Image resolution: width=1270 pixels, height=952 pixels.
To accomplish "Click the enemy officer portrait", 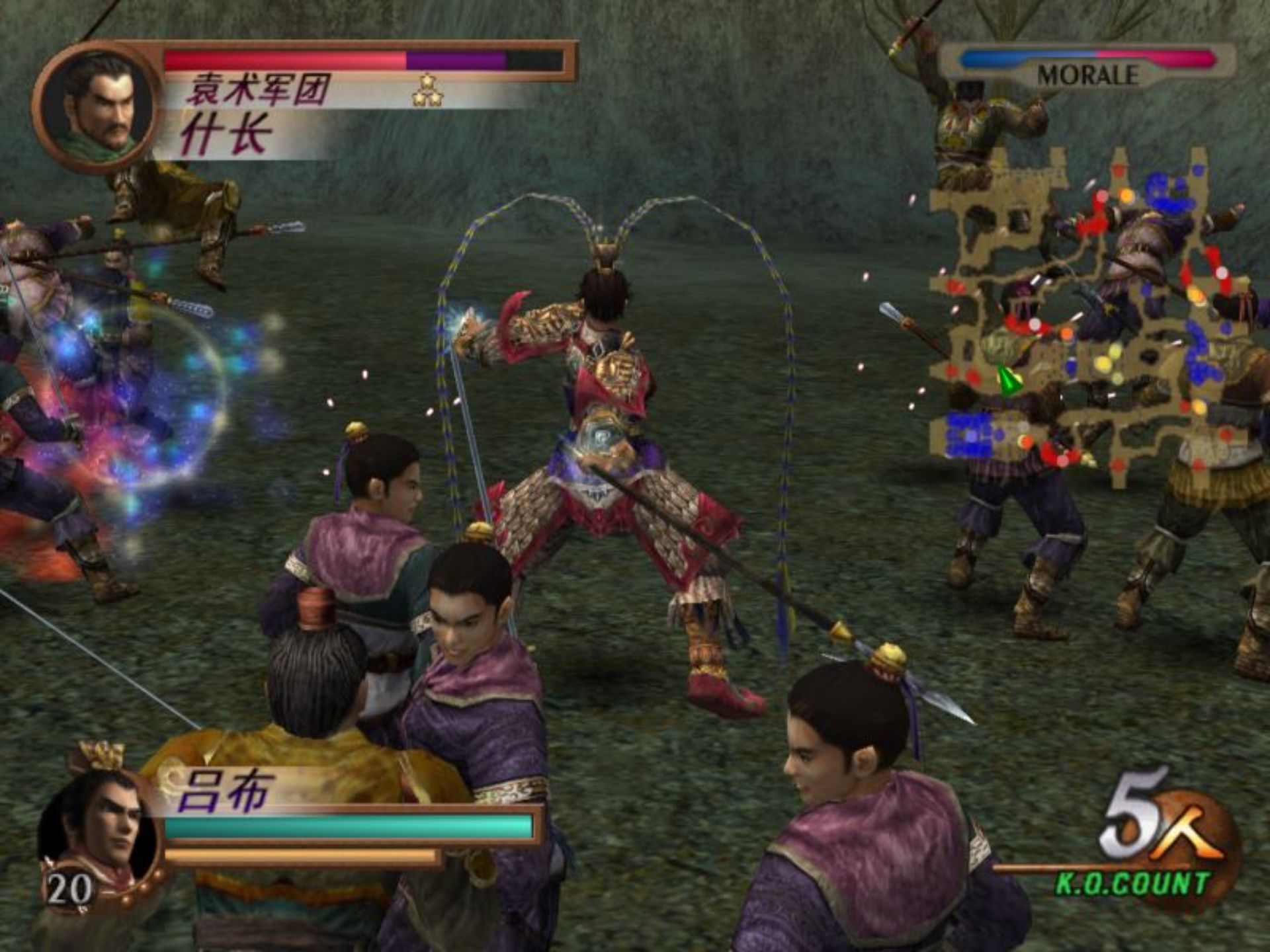I will point(98,106).
